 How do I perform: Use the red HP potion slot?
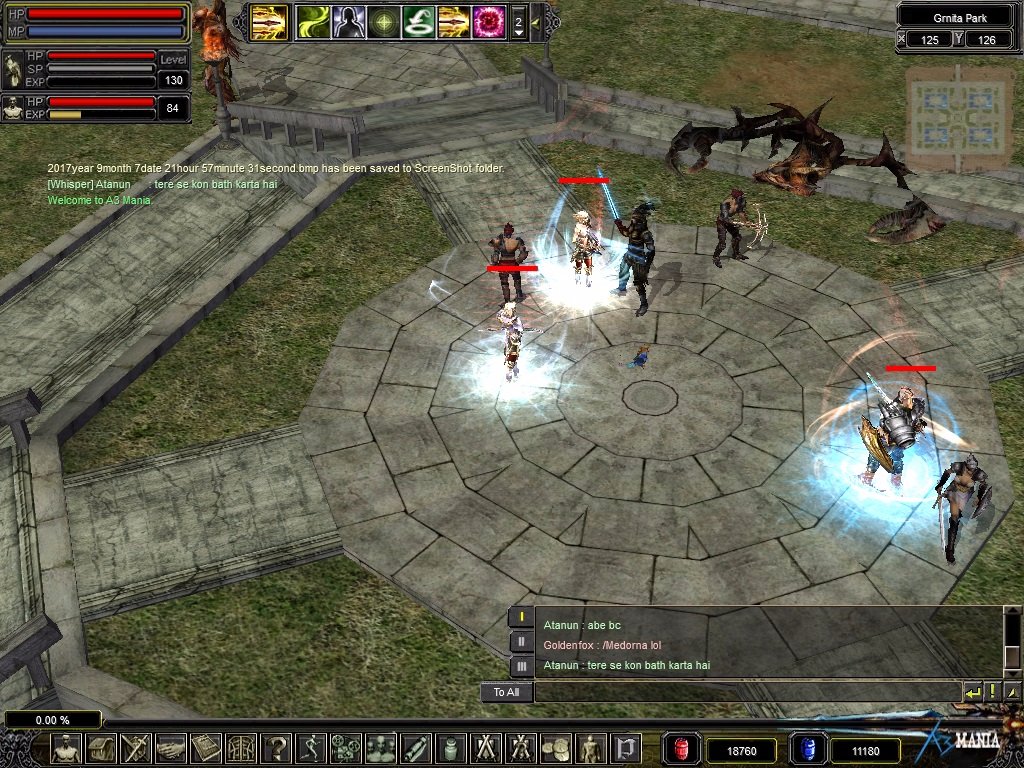coord(681,749)
